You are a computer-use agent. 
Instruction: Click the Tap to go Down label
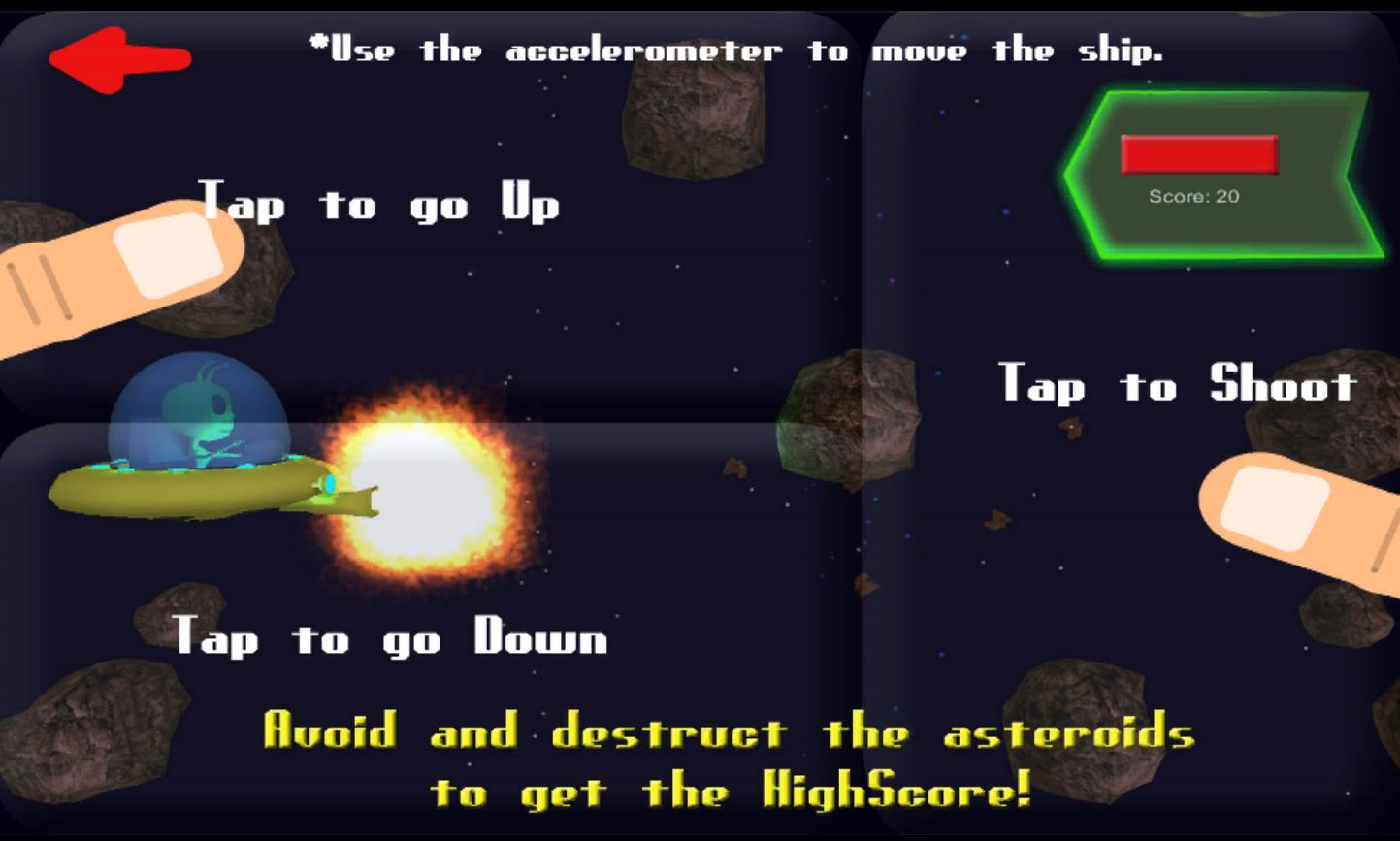coord(388,638)
